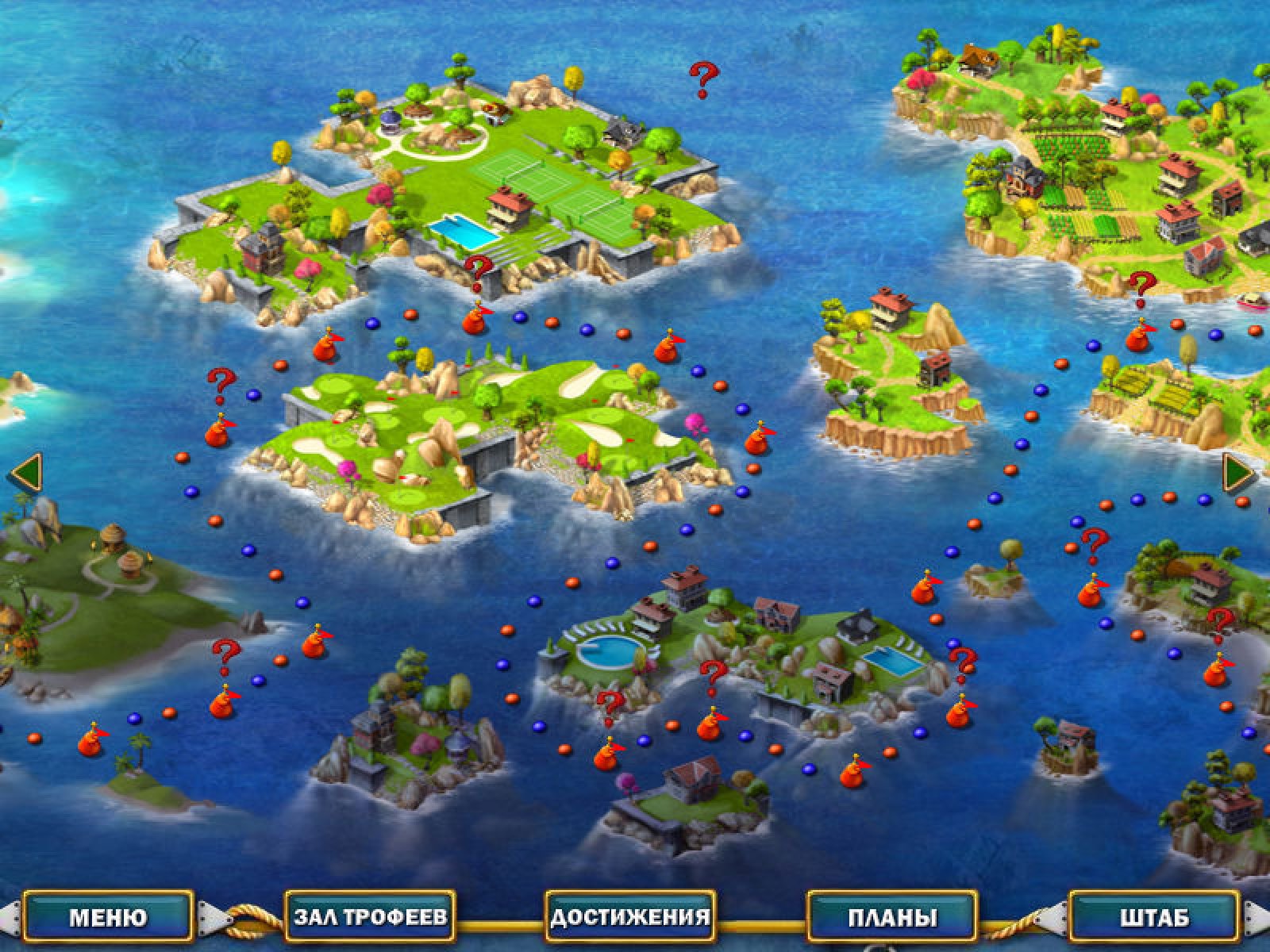Viewport: 1270px width, 952px height.
Task: Show the ДОСТИЖЕНИЯ achievements screen
Action: 630,917
